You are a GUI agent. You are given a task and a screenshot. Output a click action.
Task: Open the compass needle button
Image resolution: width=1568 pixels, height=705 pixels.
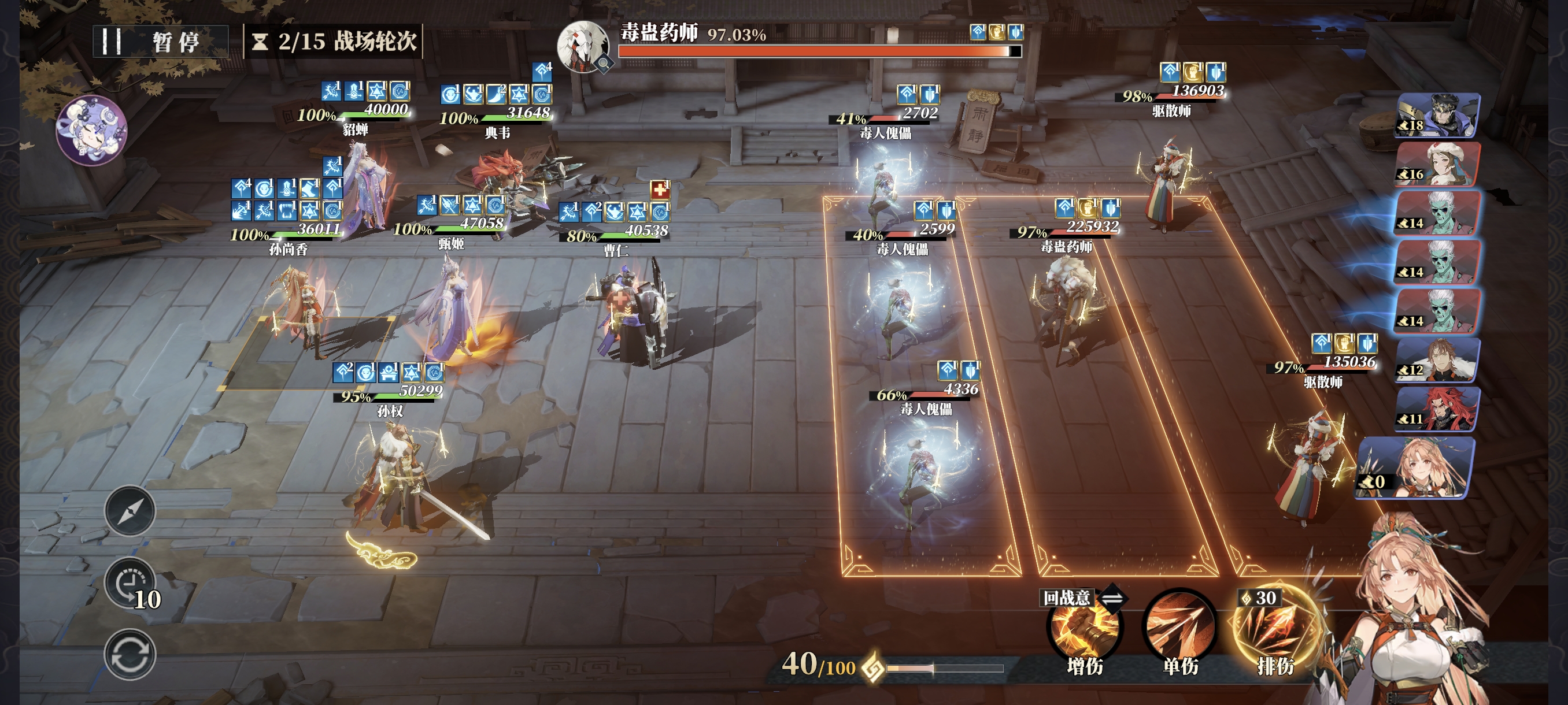click(130, 511)
